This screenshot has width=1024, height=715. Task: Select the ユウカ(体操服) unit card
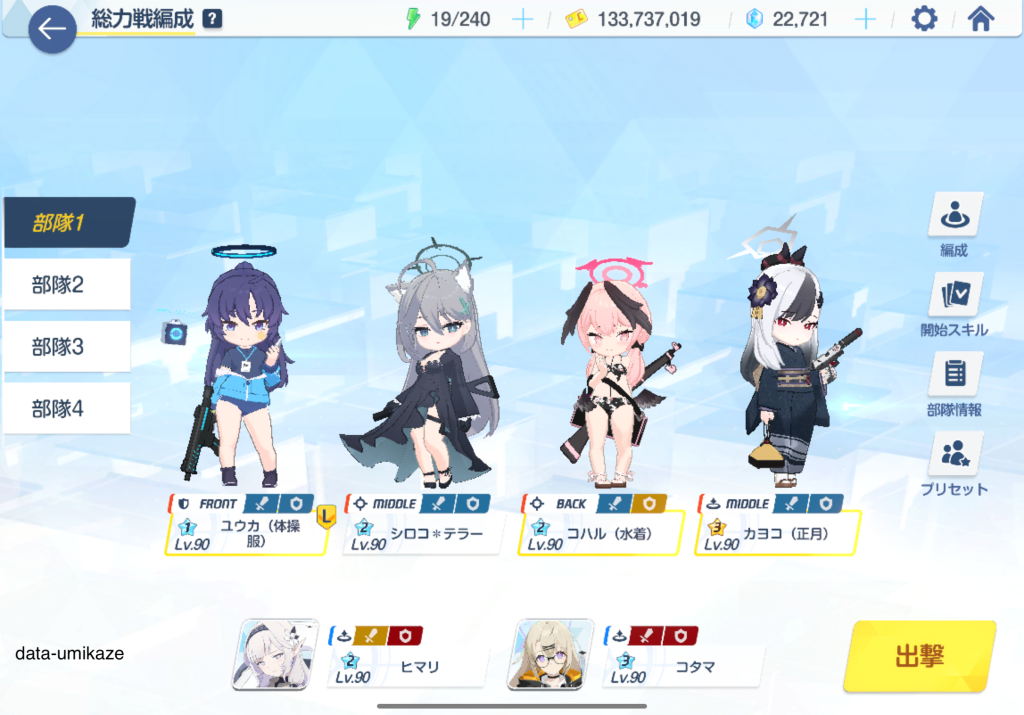[246, 532]
